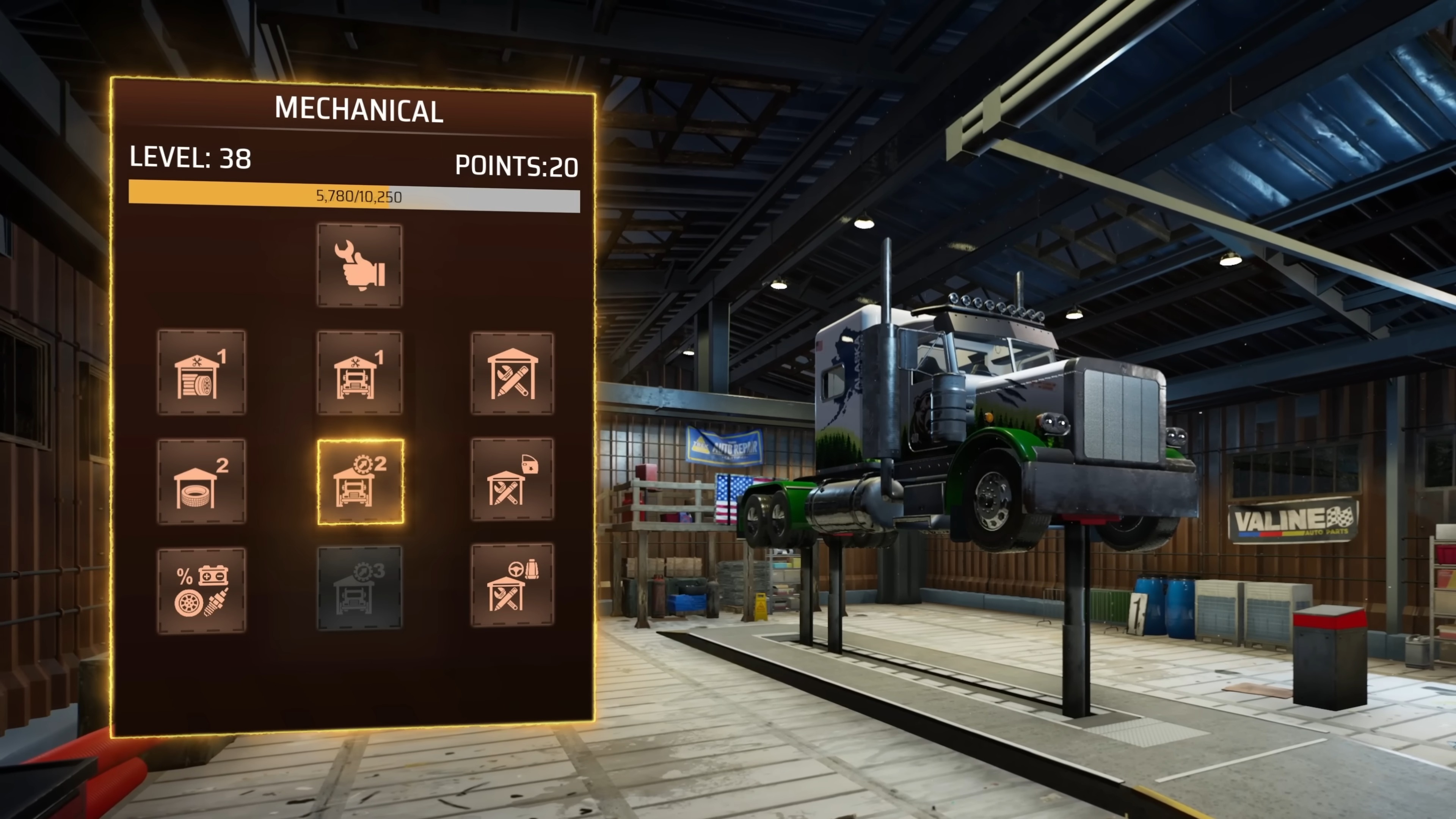The image size is (1456, 819).
Task: Choose the tire garage level 2 skill
Action: (201, 482)
